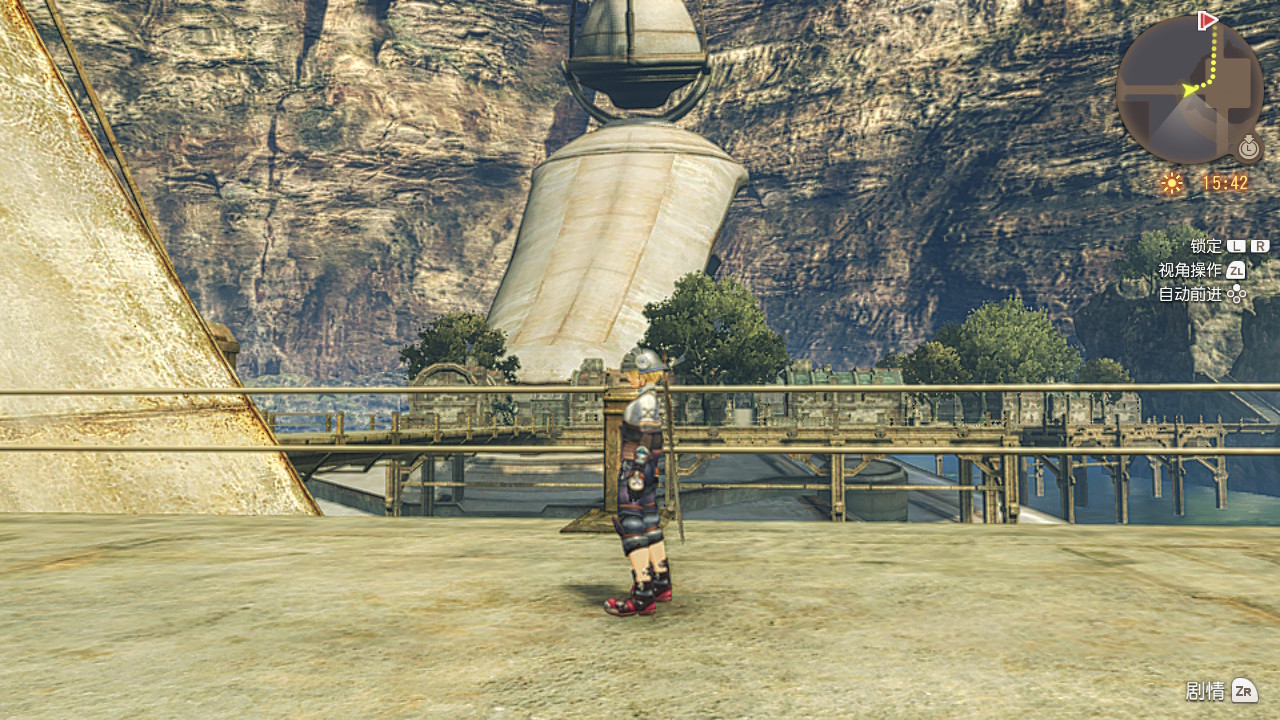Open the circular minimap
Screen dimensions: 1280x720
click(x=1189, y=90)
